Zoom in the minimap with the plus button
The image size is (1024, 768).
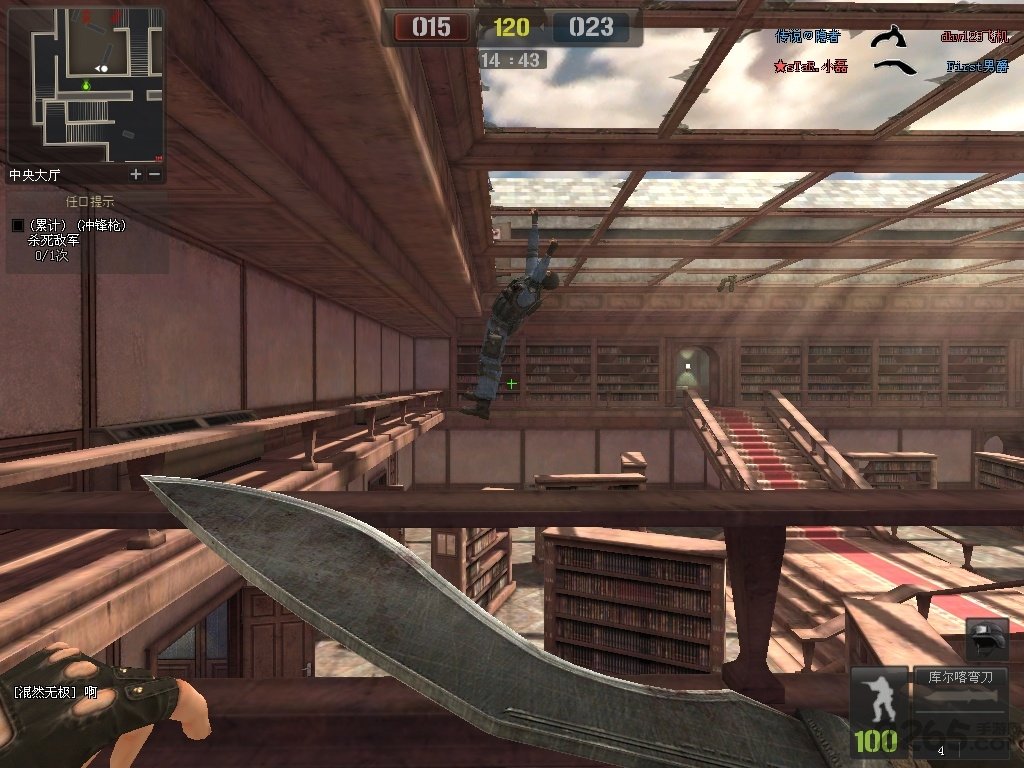tap(137, 174)
